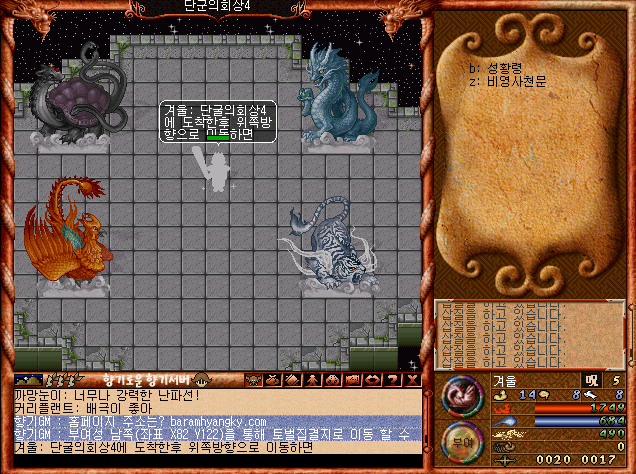Click the 呪 spell mode icon
636x474 pixels.
coord(591,380)
